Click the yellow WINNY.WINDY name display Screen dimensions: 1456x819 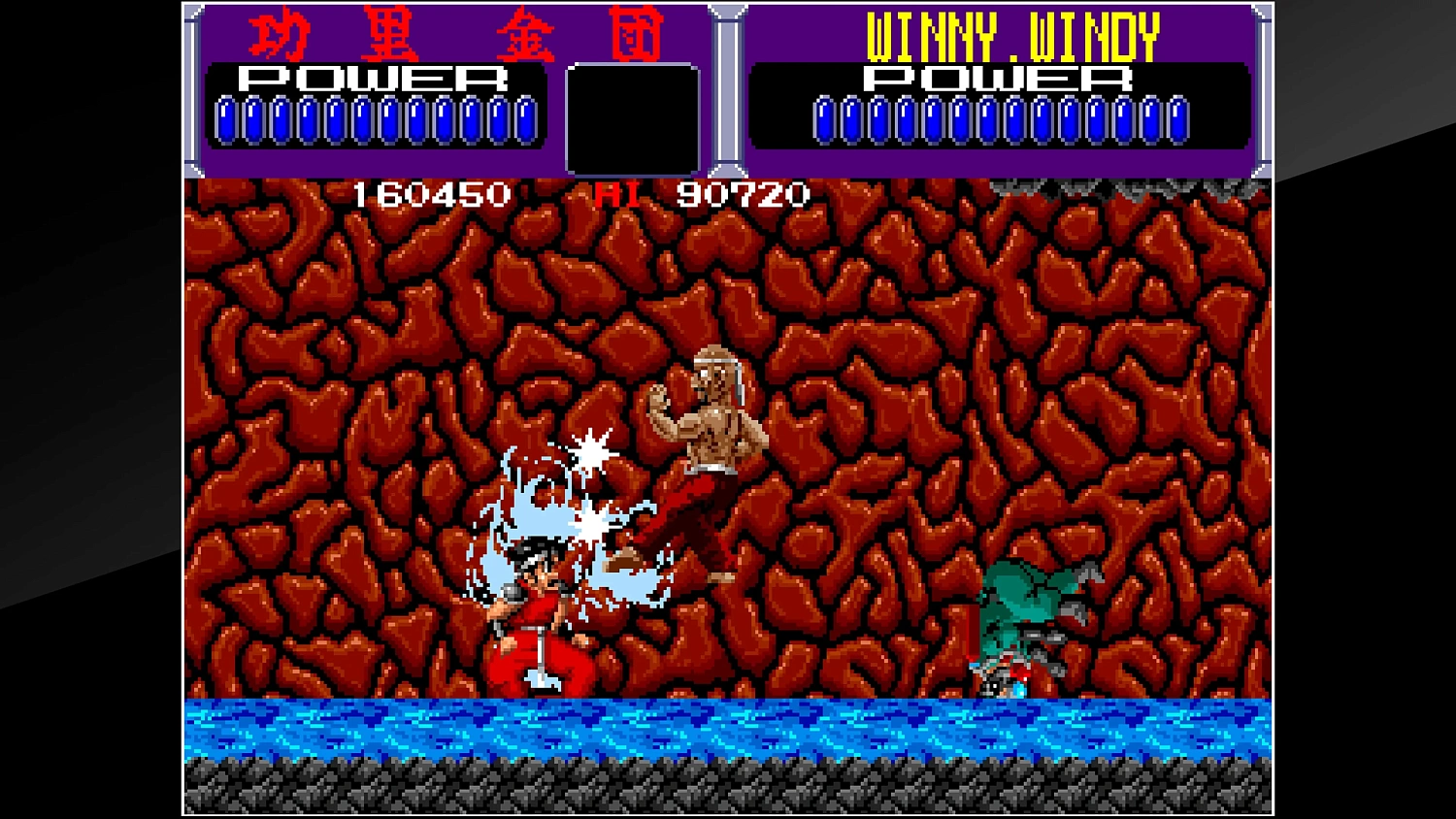click(x=1012, y=35)
